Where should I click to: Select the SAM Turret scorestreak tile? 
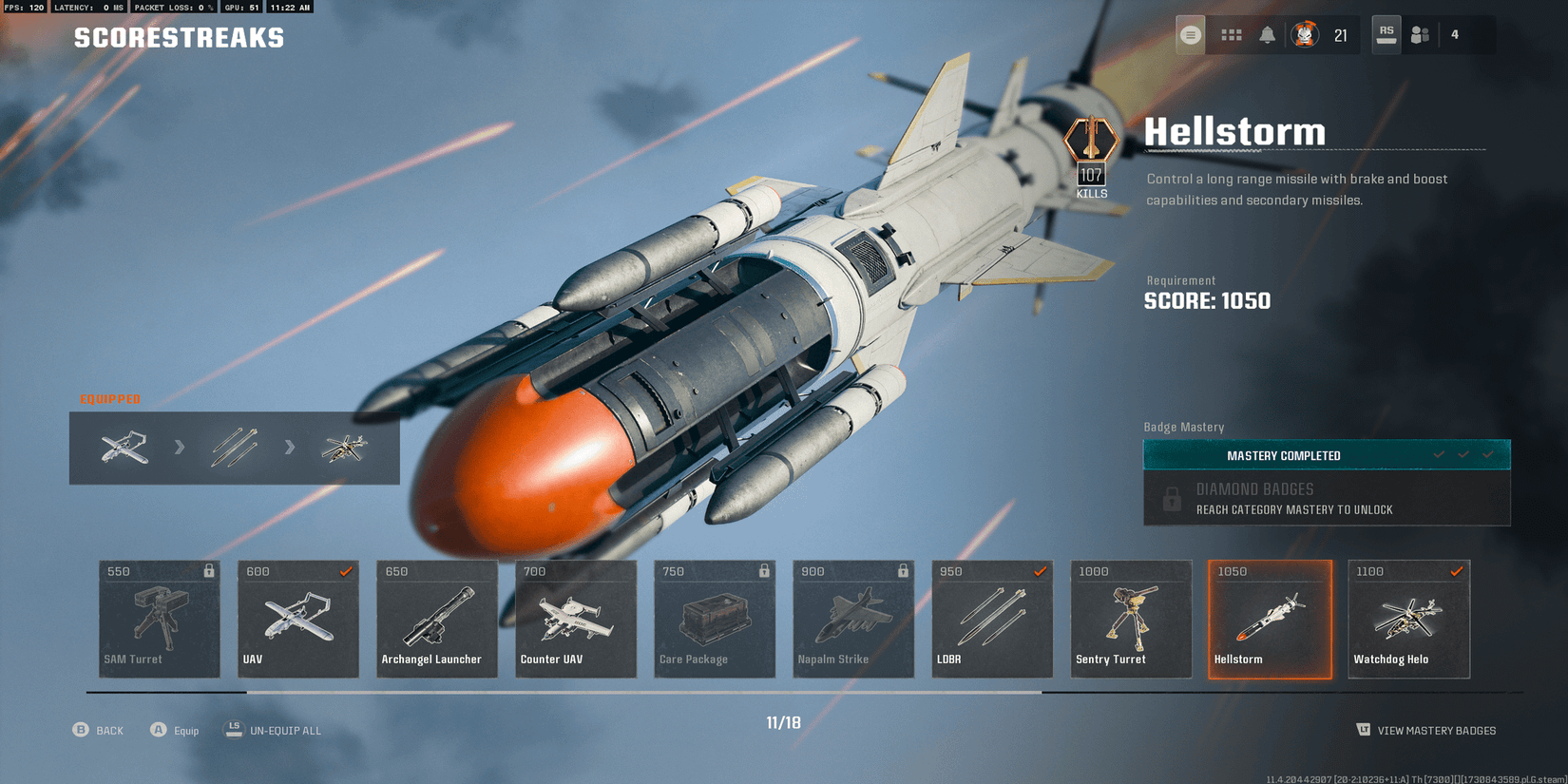pos(159,618)
